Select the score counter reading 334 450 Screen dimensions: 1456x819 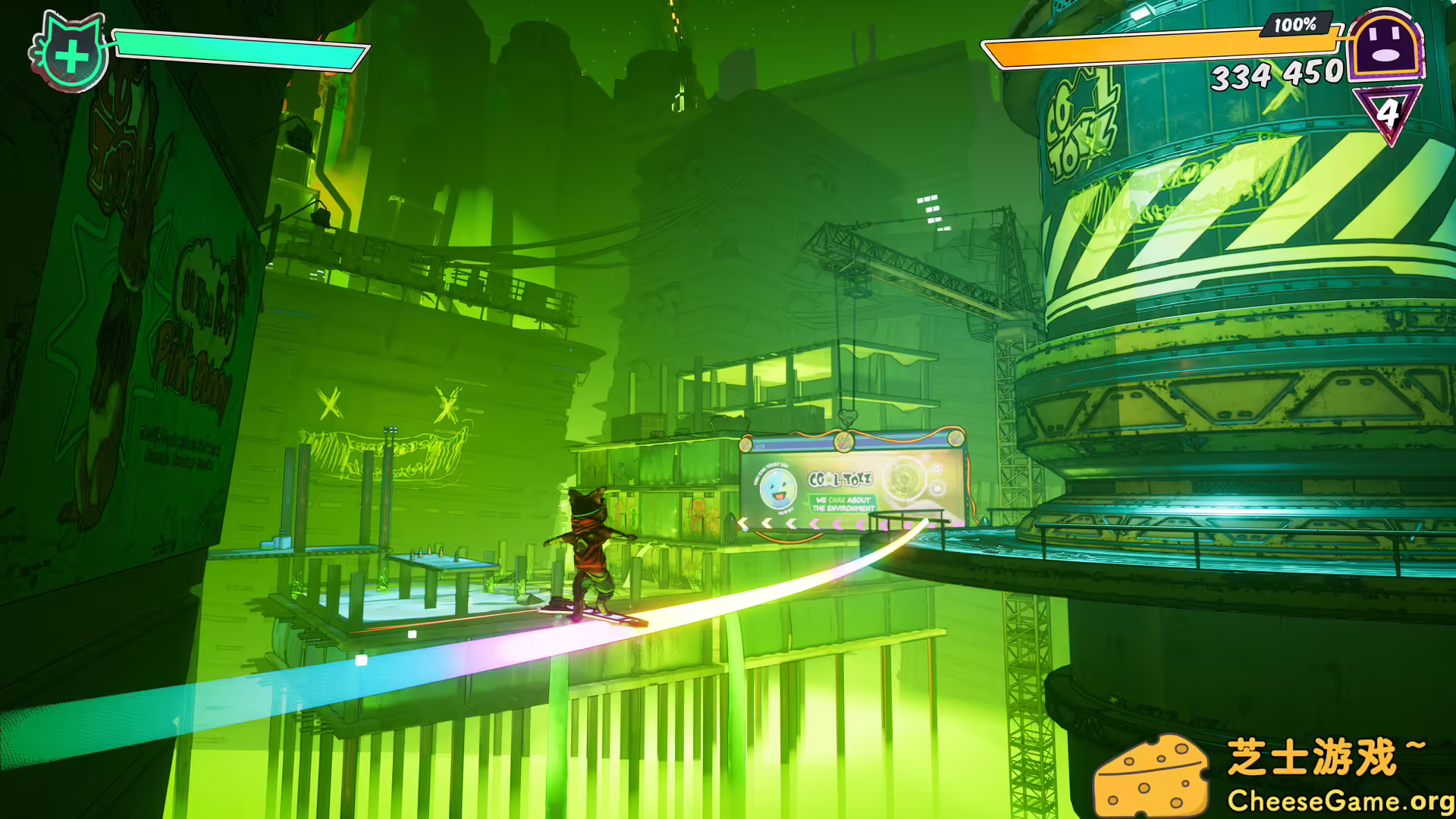[1278, 74]
